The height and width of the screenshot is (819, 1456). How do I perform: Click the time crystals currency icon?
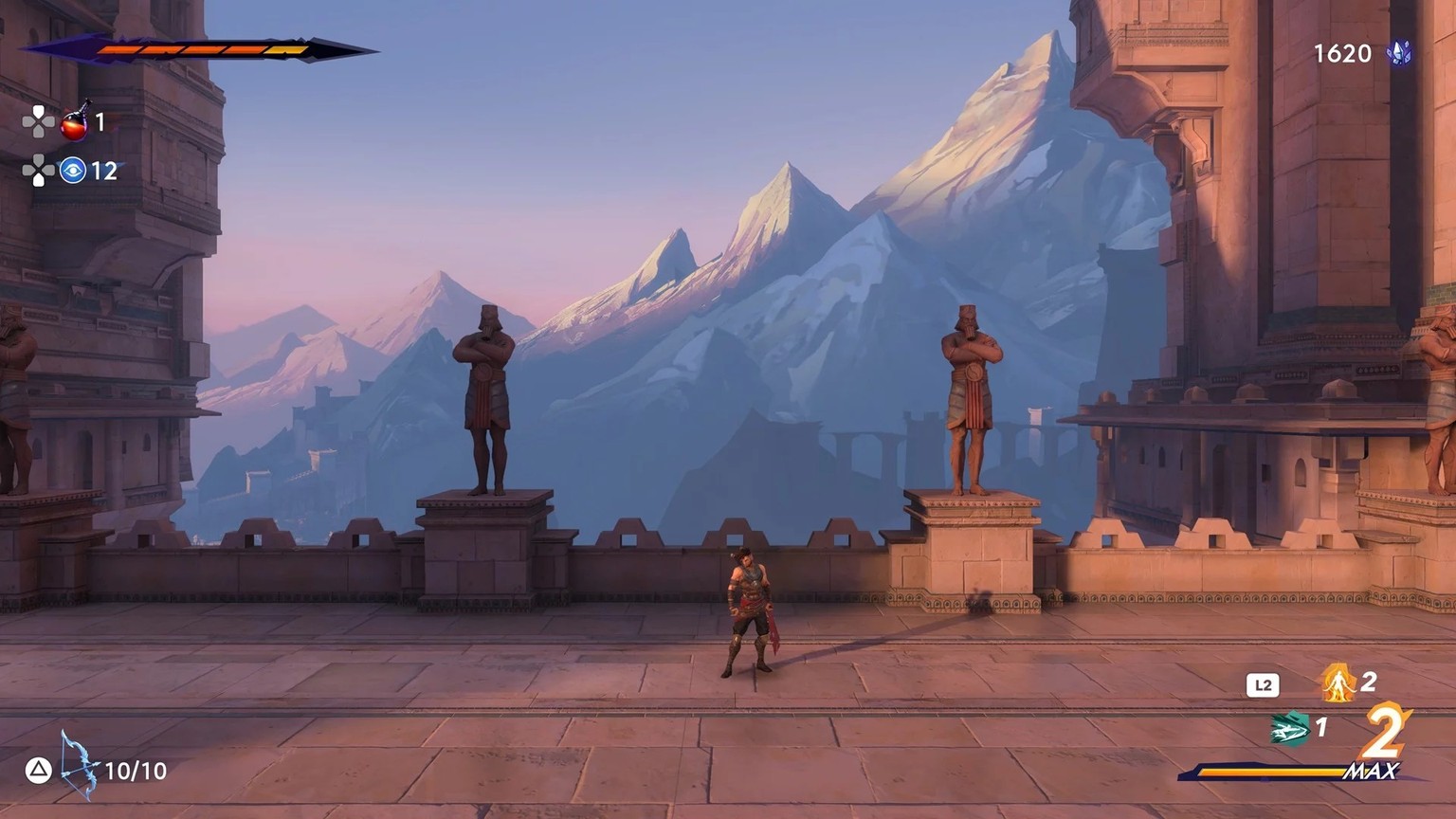click(1399, 53)
